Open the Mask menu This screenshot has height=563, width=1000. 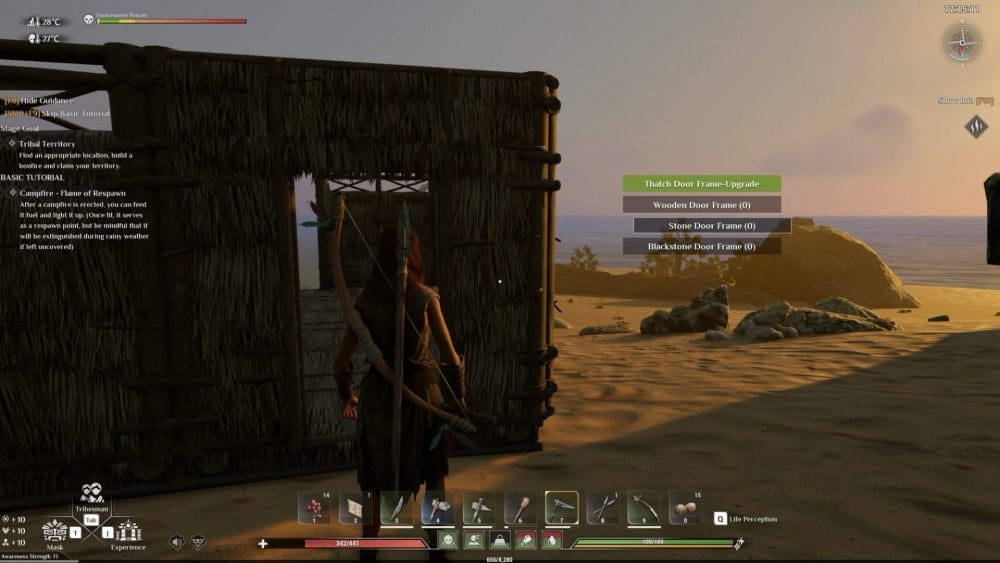55,531
